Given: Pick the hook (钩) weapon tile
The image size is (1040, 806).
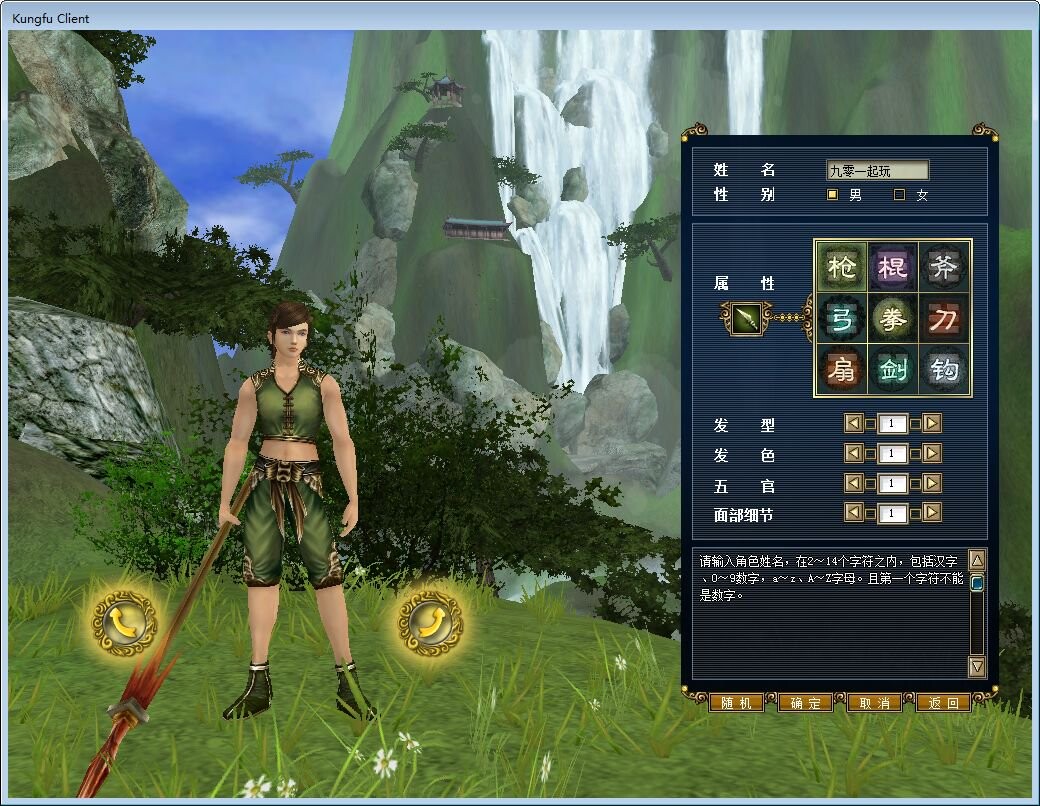Looking at the screenshot, I should pos(944,371).
